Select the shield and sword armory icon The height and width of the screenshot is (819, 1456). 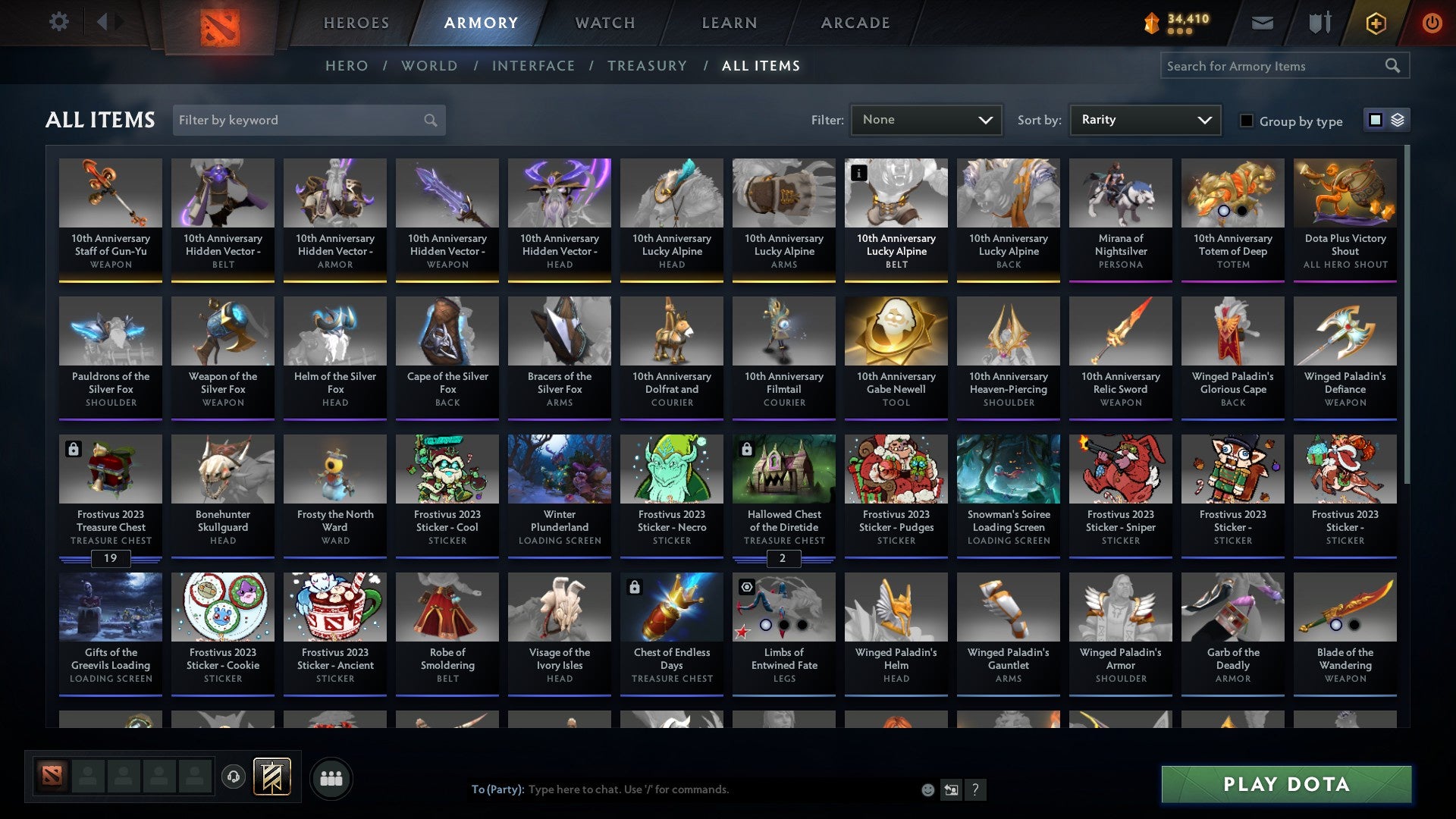click(x=1319, y=23)
